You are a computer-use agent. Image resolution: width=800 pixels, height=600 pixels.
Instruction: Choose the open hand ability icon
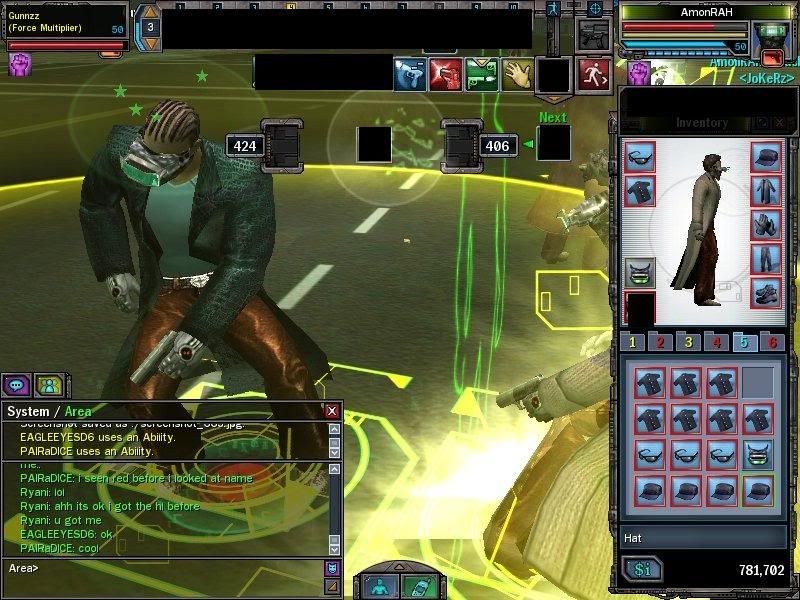click(x=517, y=74)
